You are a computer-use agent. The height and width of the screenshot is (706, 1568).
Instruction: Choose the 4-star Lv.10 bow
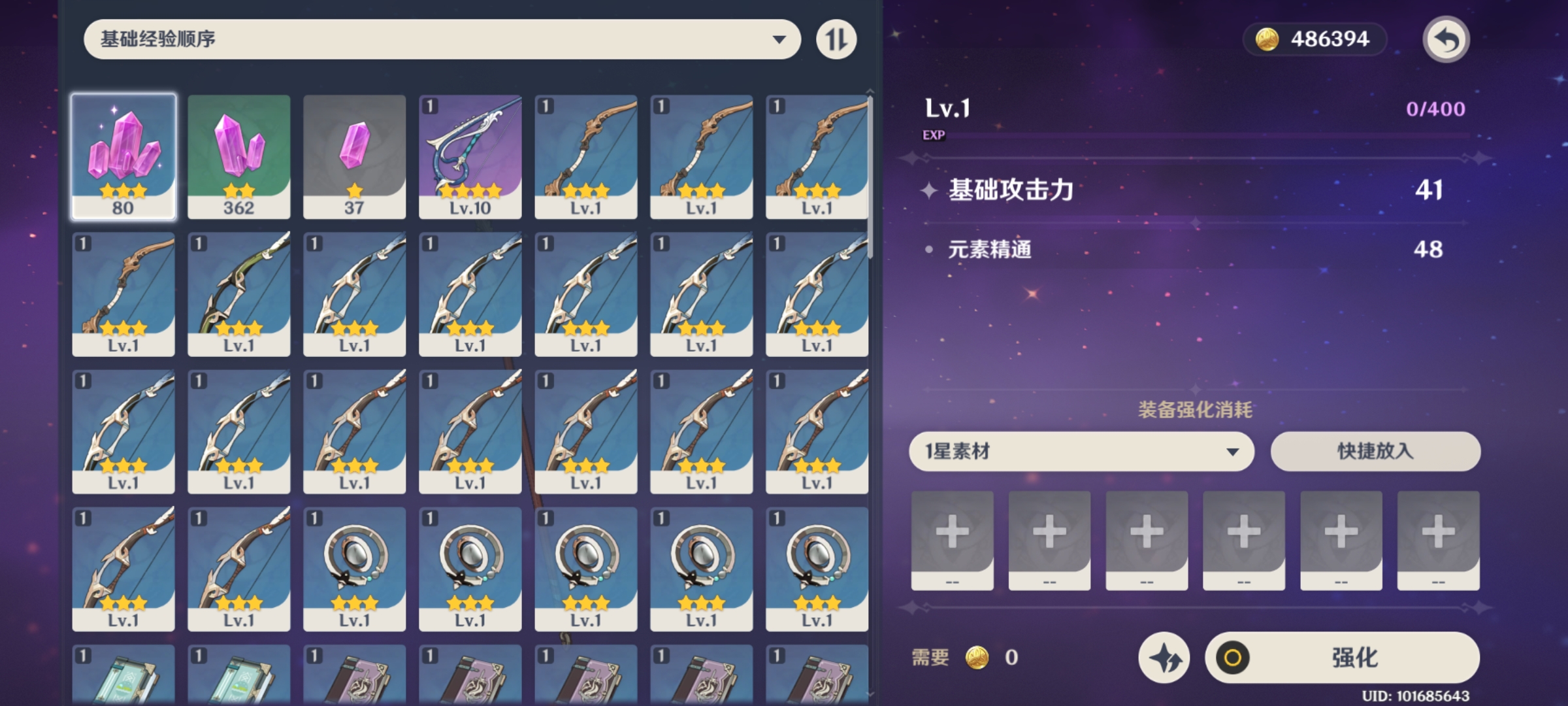pos(470,157)
